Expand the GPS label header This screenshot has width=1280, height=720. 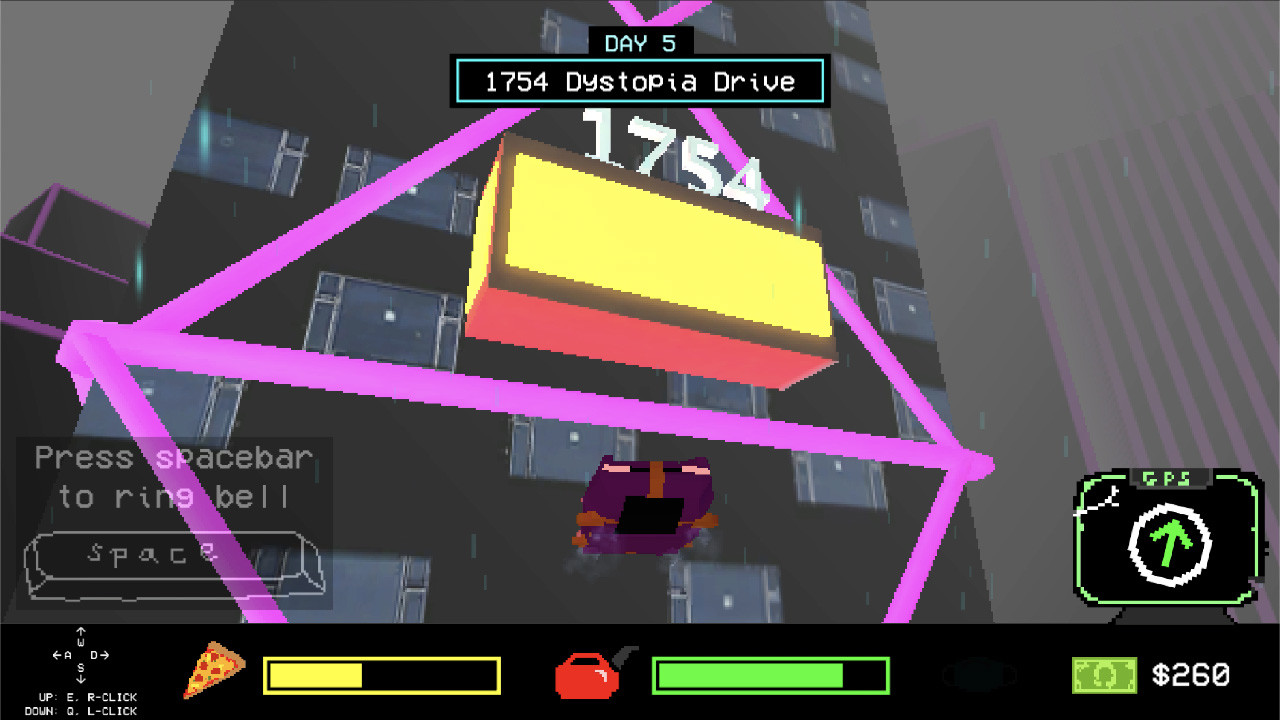[x=1168, y=477]
